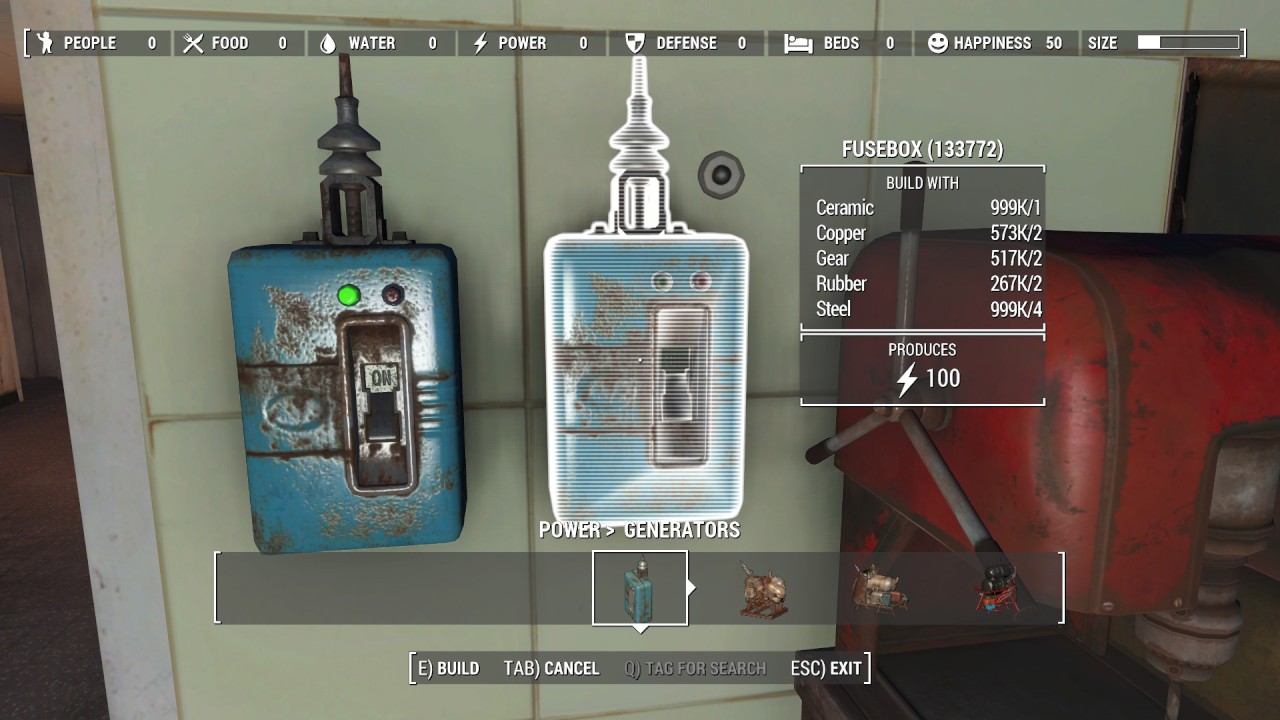Click the People icon in stats bar
This screenshot has width=1280, height=720.
tap(44, 43)
